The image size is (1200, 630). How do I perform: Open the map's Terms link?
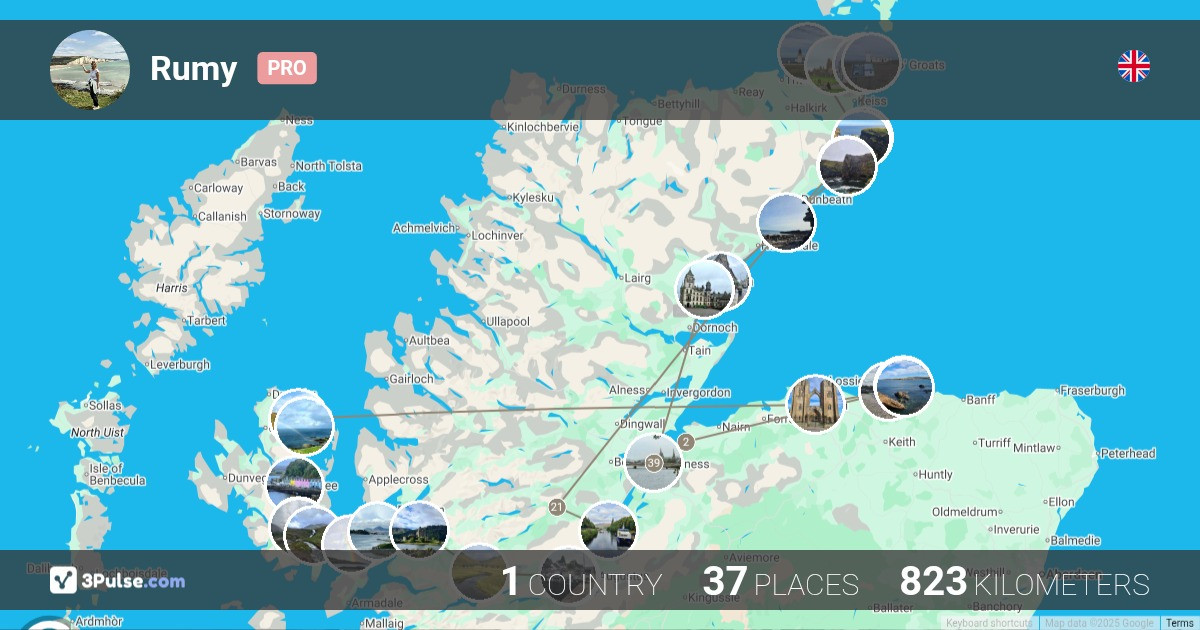[1179, 623]
